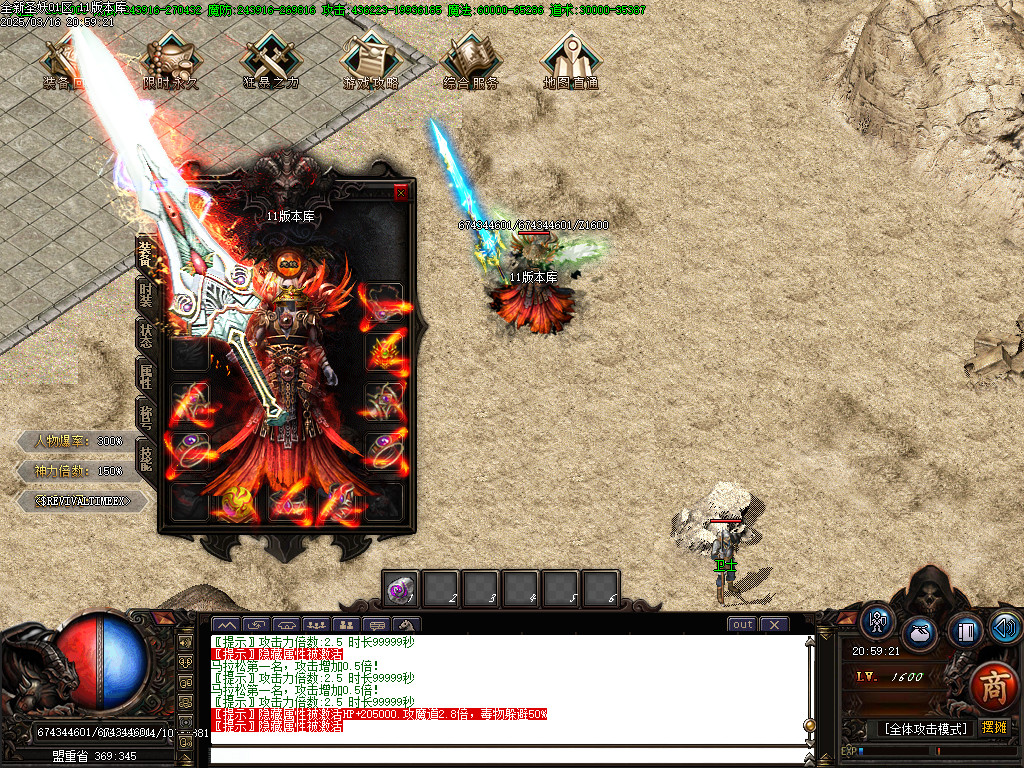Screen dimensions: 1024x768
Task: Select the purple spiral item in hotbar slot 1
Action: [401, 589]
